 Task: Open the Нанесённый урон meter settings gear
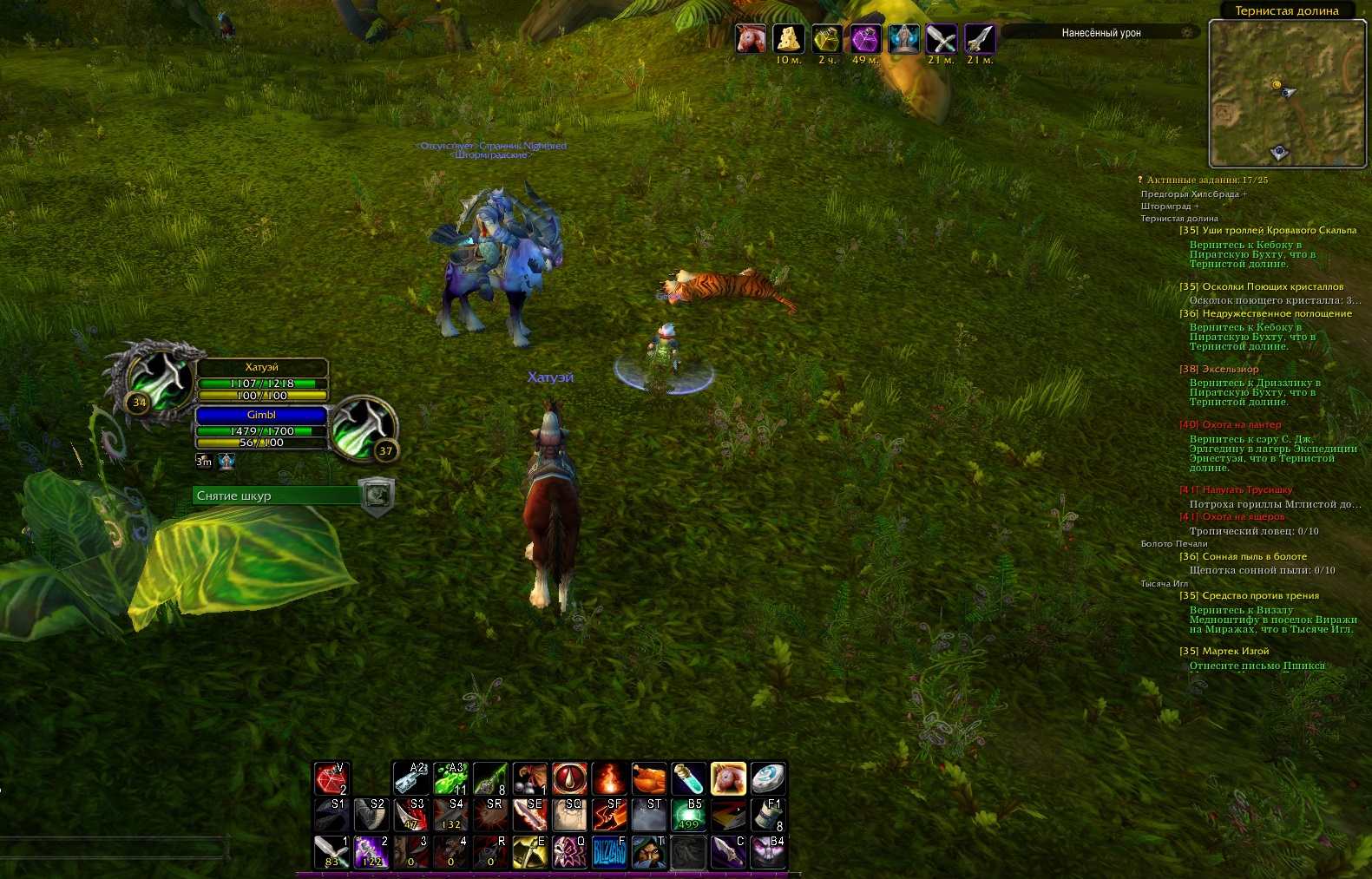[1186, 32]
